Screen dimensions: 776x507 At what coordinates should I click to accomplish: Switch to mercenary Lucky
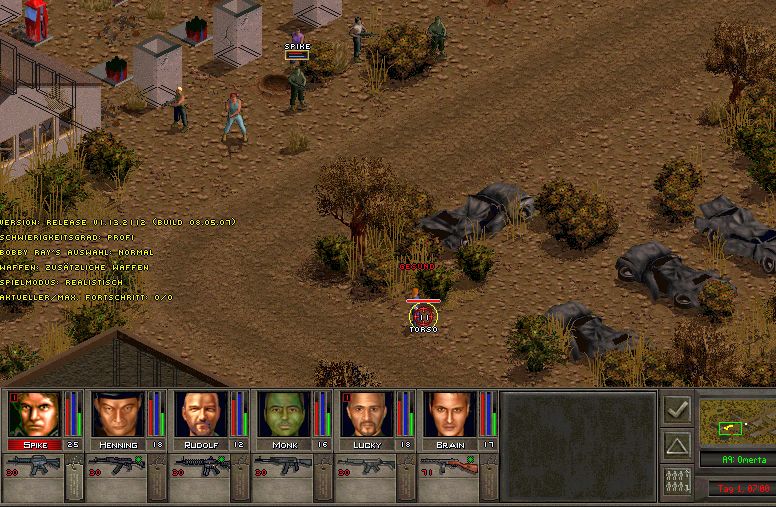click(x=367, y=414)
